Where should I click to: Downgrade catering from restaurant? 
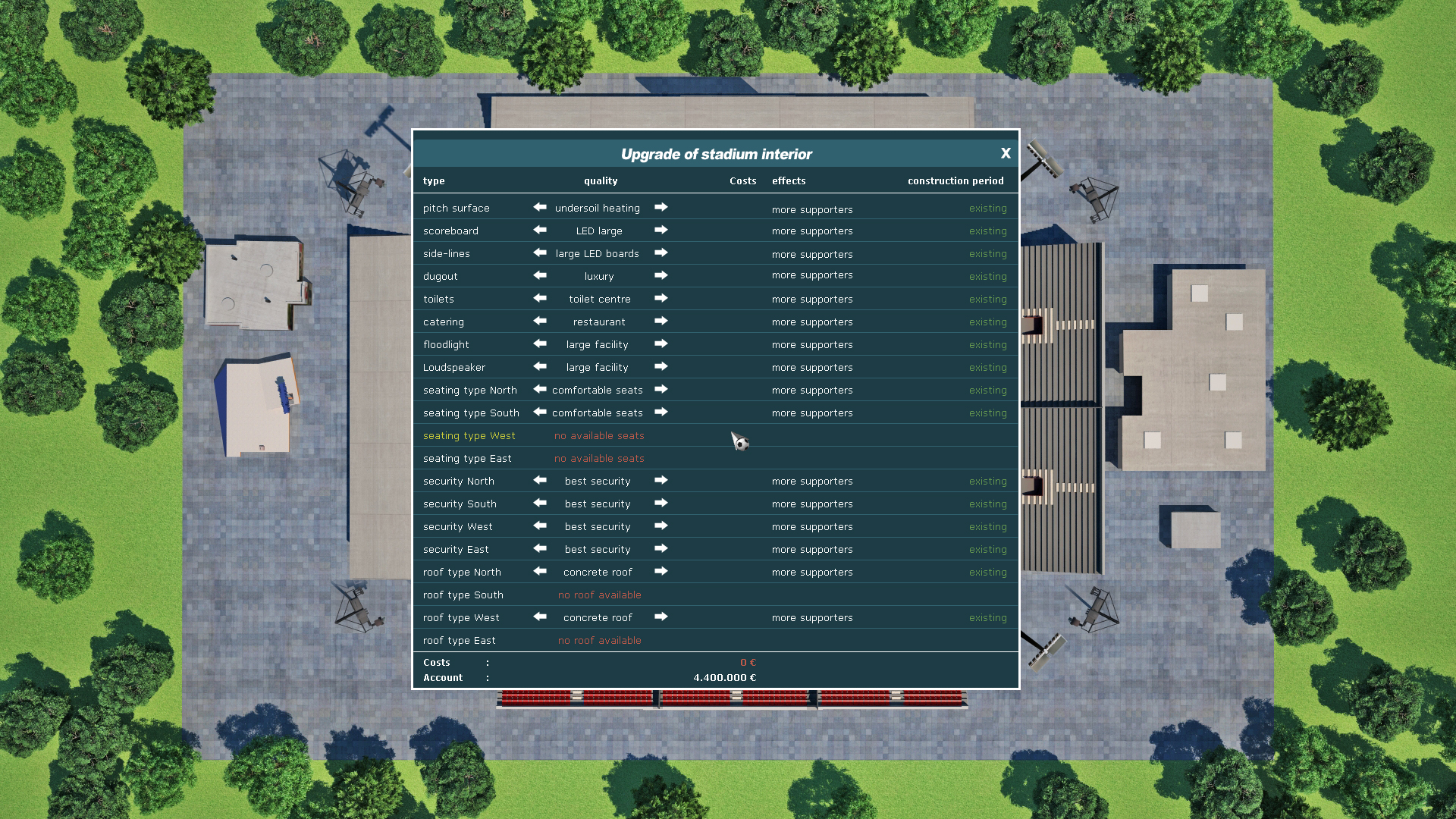point(539,322)
